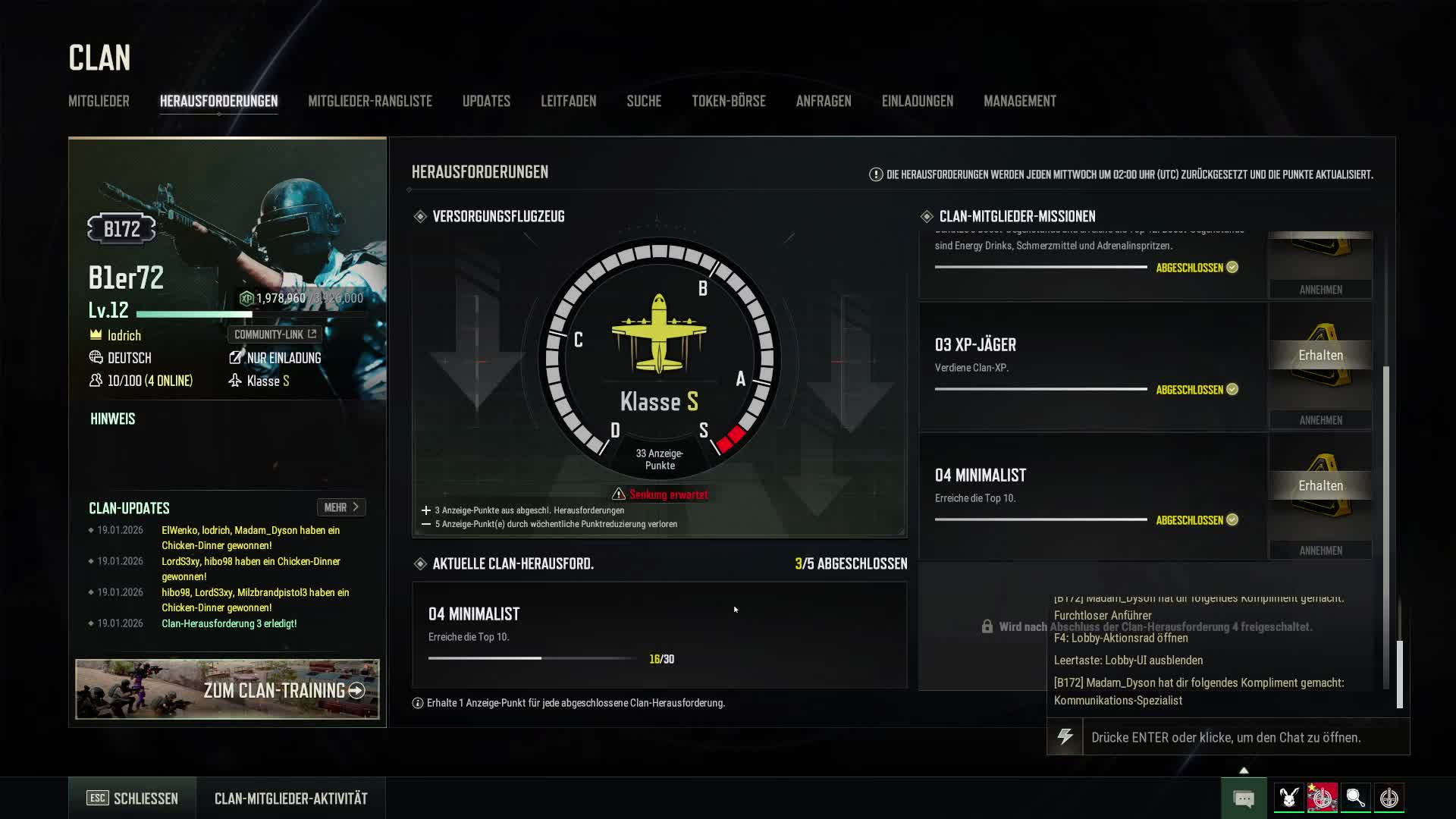Toggle the chat speech bubble icon
1456x819 pixels.
[x=1244, y=798]
